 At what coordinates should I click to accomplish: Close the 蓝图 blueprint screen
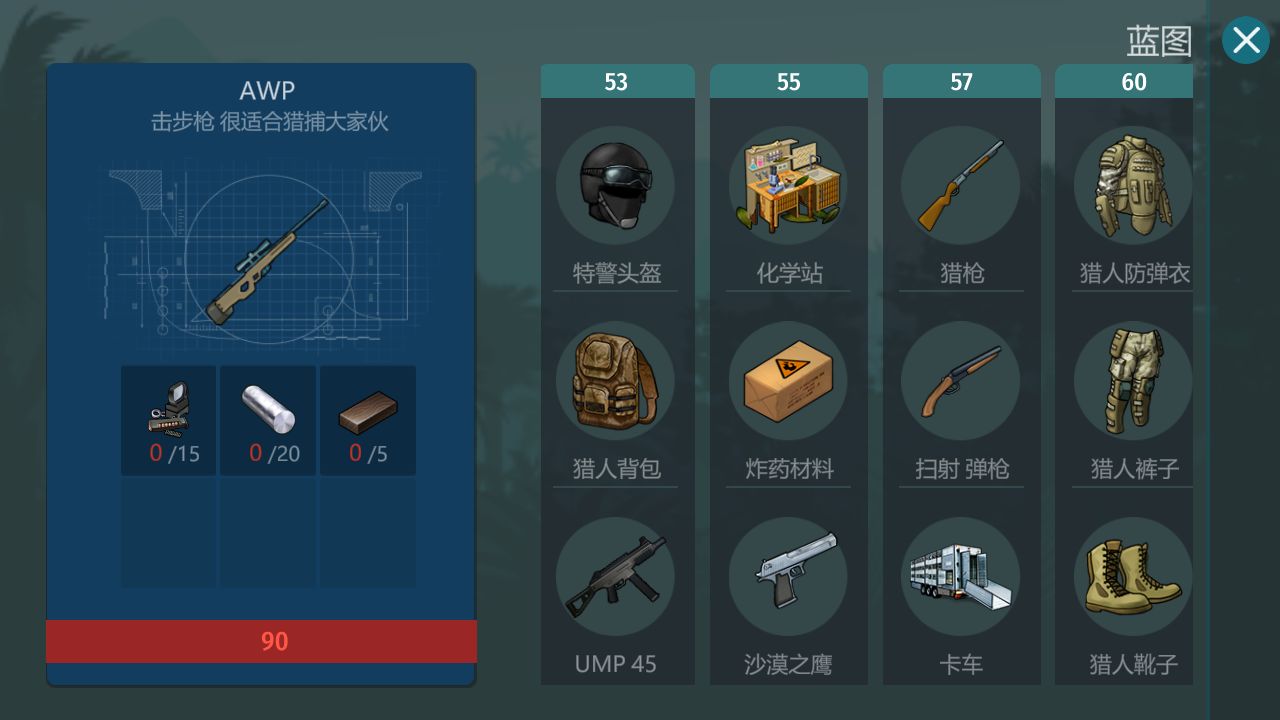(x=1245, y=40)
